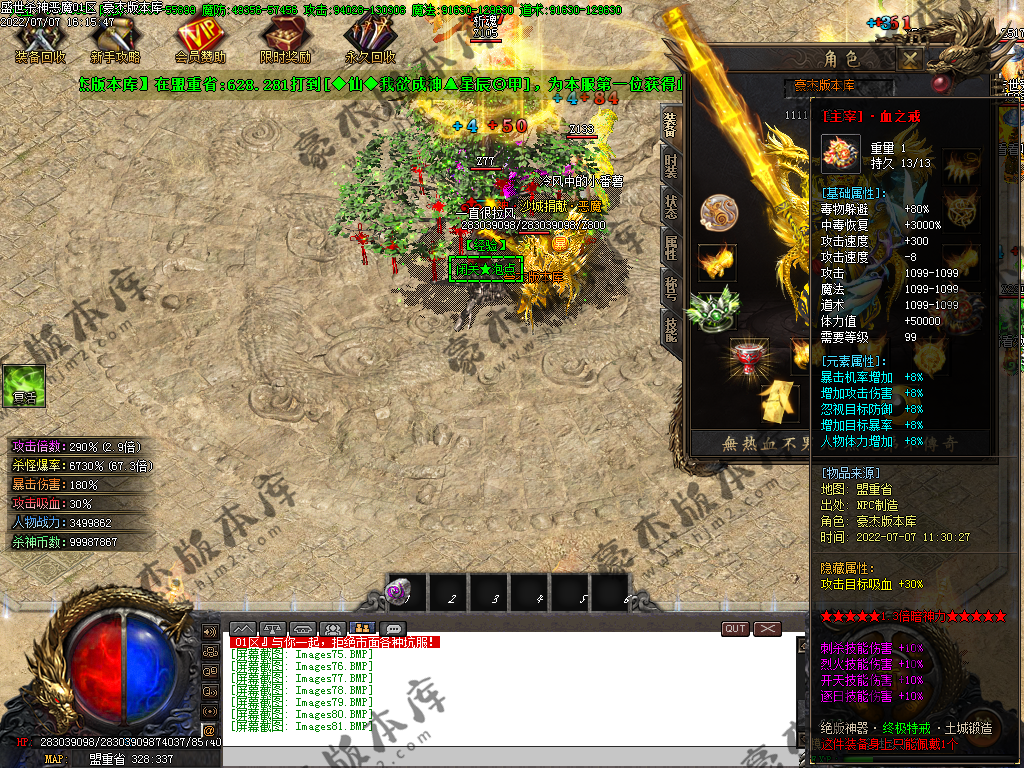
Task: Select the 称号 title tab
Action: pos(670,287)
